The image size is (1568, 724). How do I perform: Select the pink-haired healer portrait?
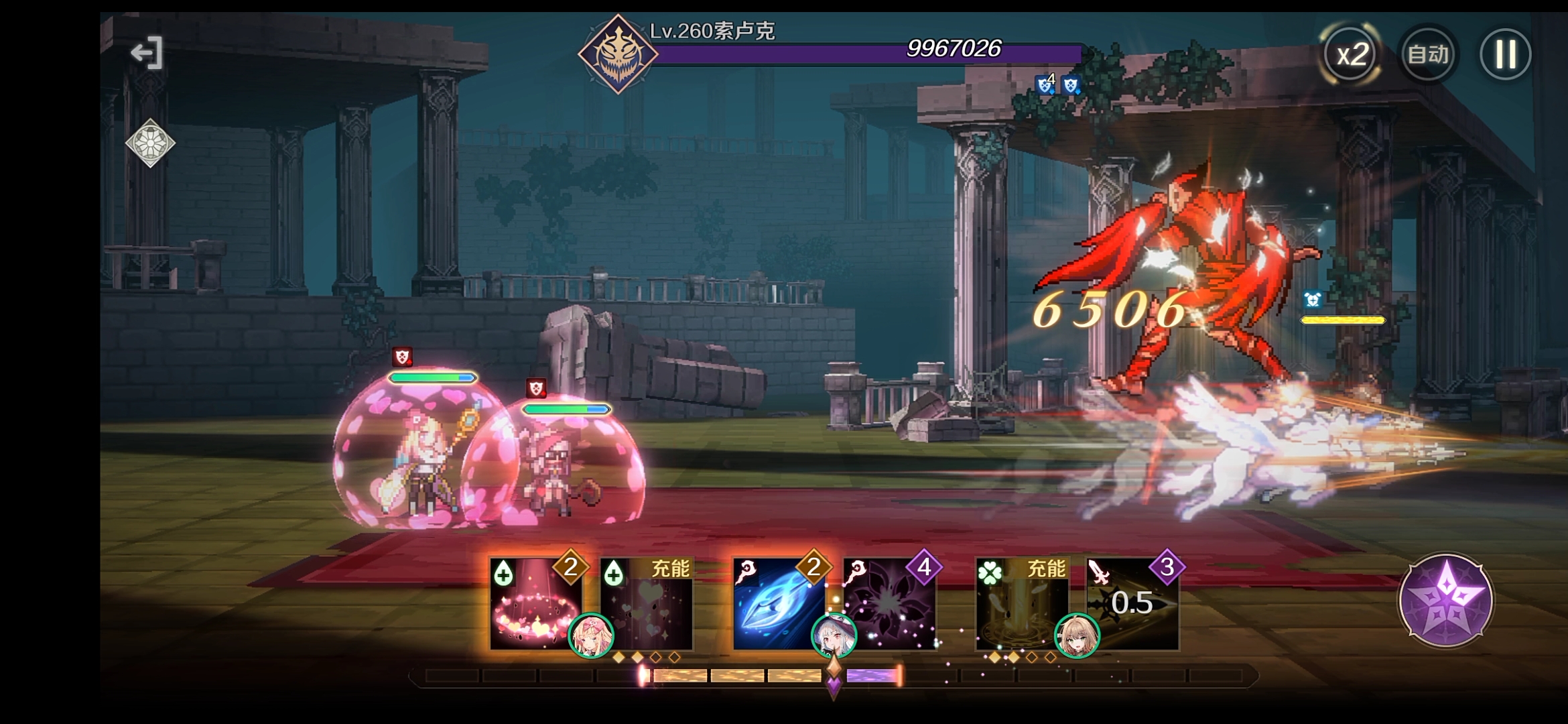pos(591,636)
